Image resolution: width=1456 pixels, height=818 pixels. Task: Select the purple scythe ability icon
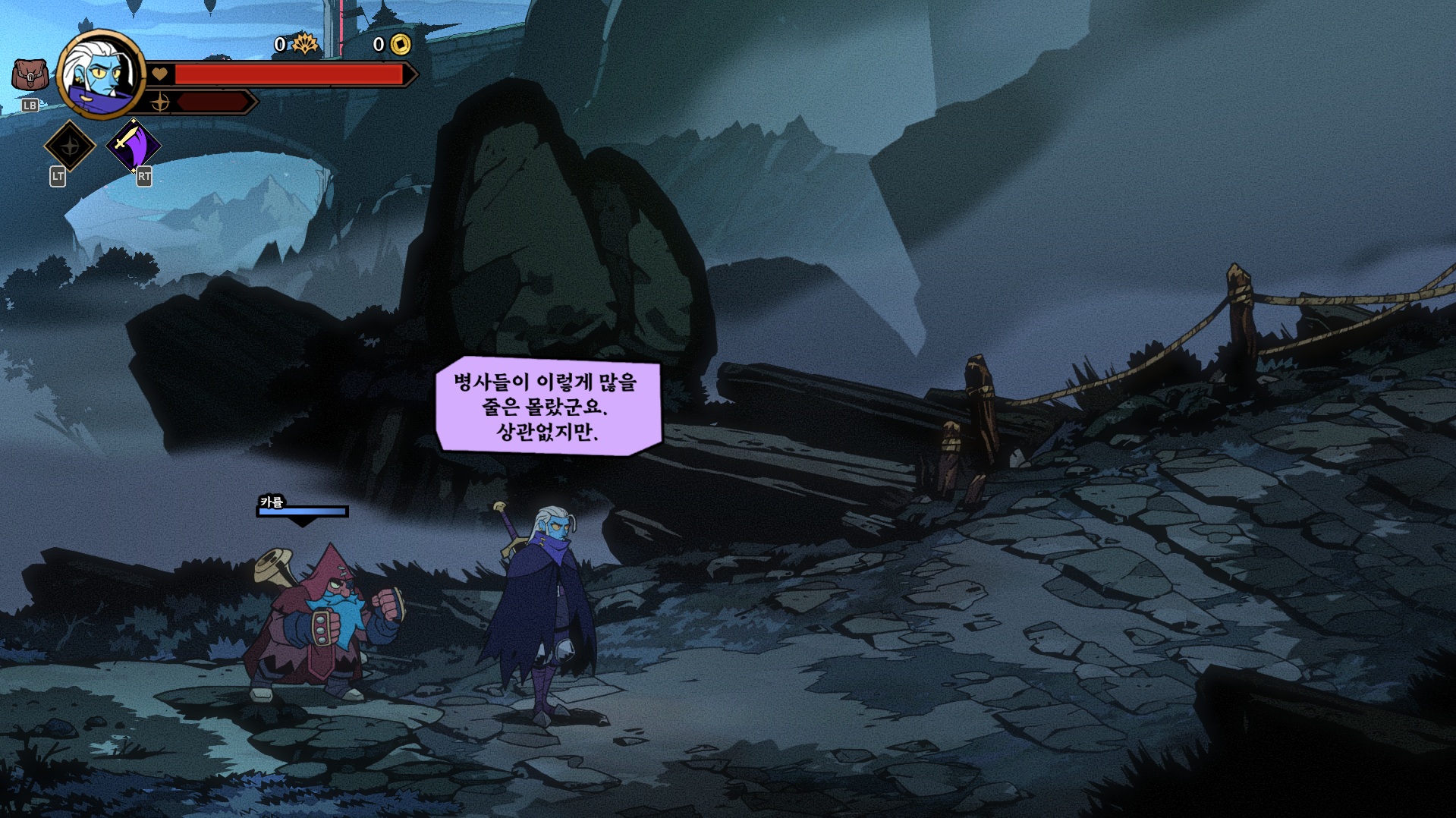pyautogui.click(x=133, y=146)
